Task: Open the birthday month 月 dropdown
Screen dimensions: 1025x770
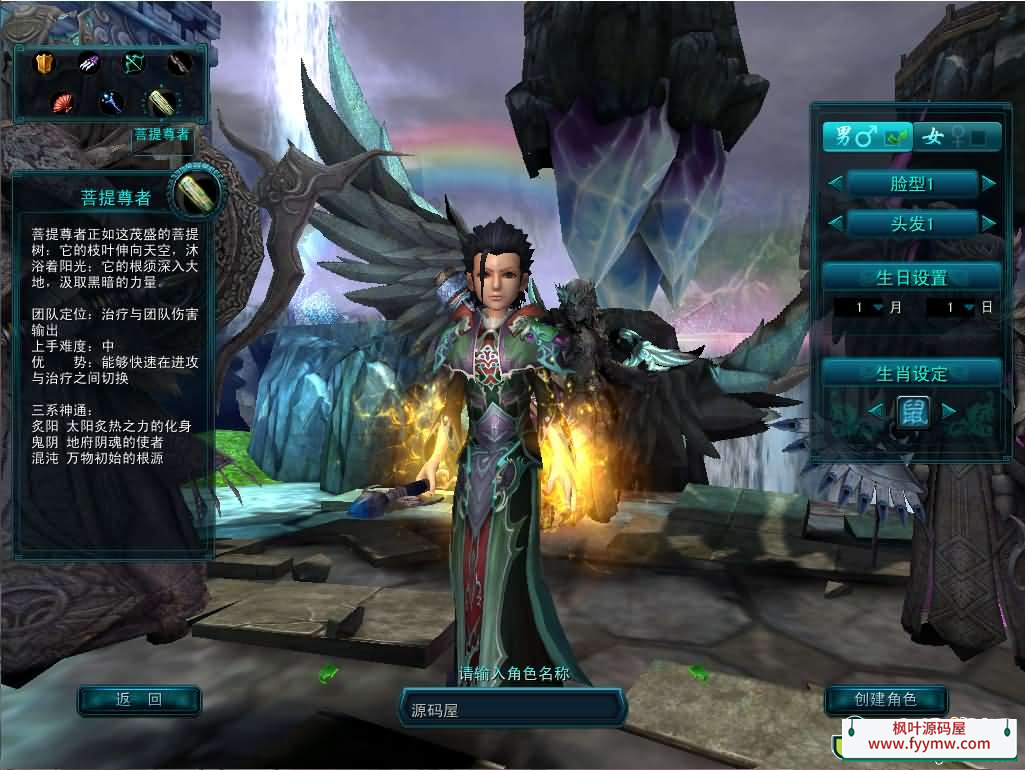Action: pyautogui.click(x=878, y=308)
